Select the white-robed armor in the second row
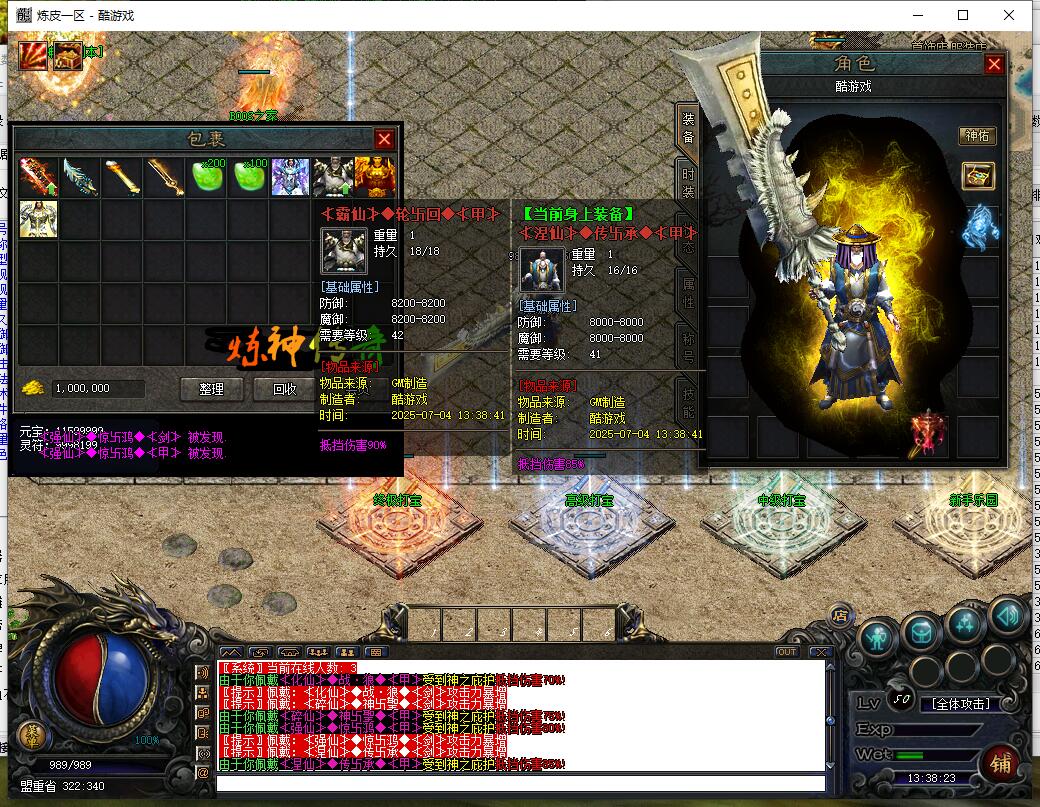 (x=38, y=219)
